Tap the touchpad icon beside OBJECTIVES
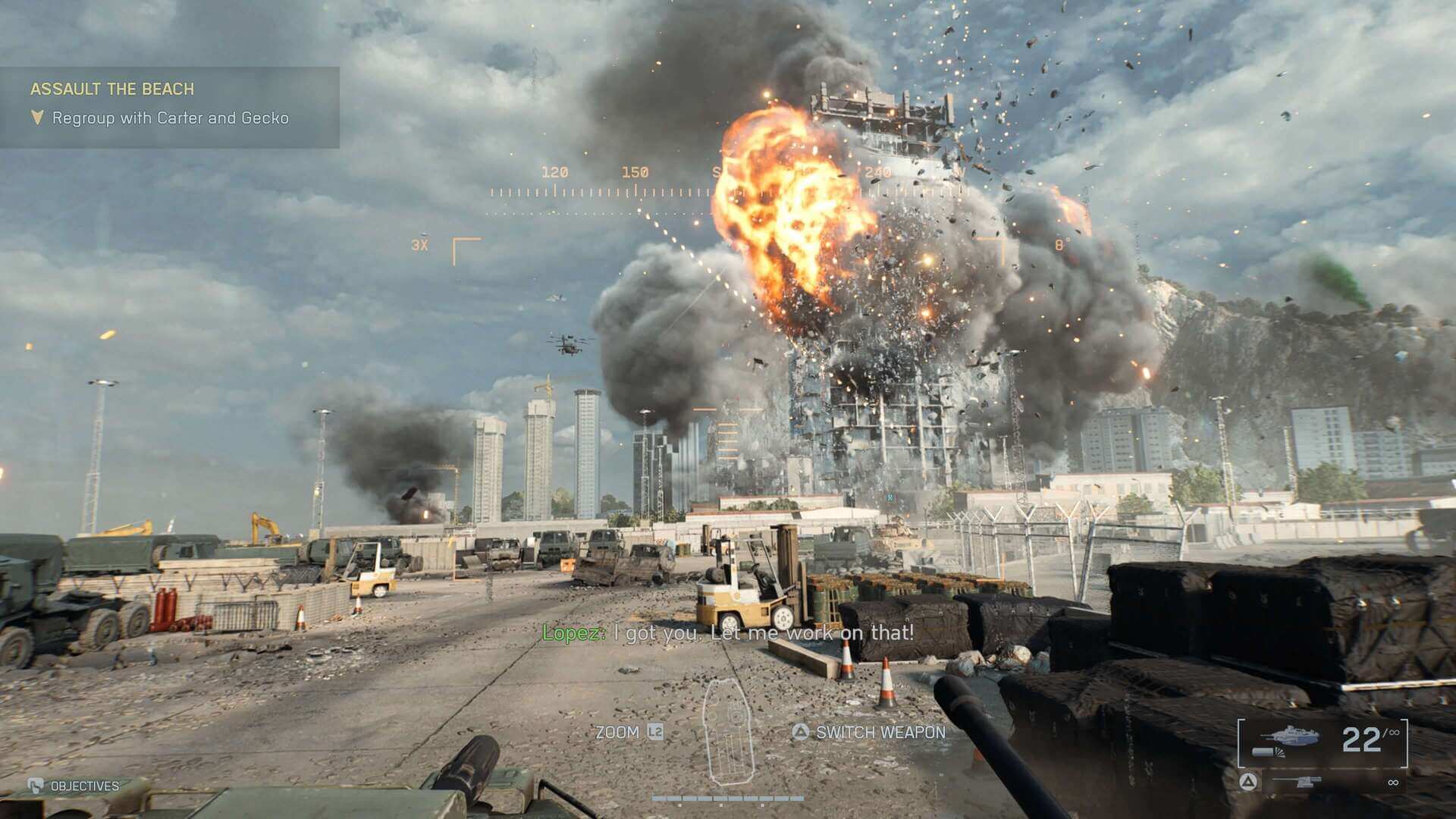This screenshot has height=819, width=1456. click(x=36, y=786)
